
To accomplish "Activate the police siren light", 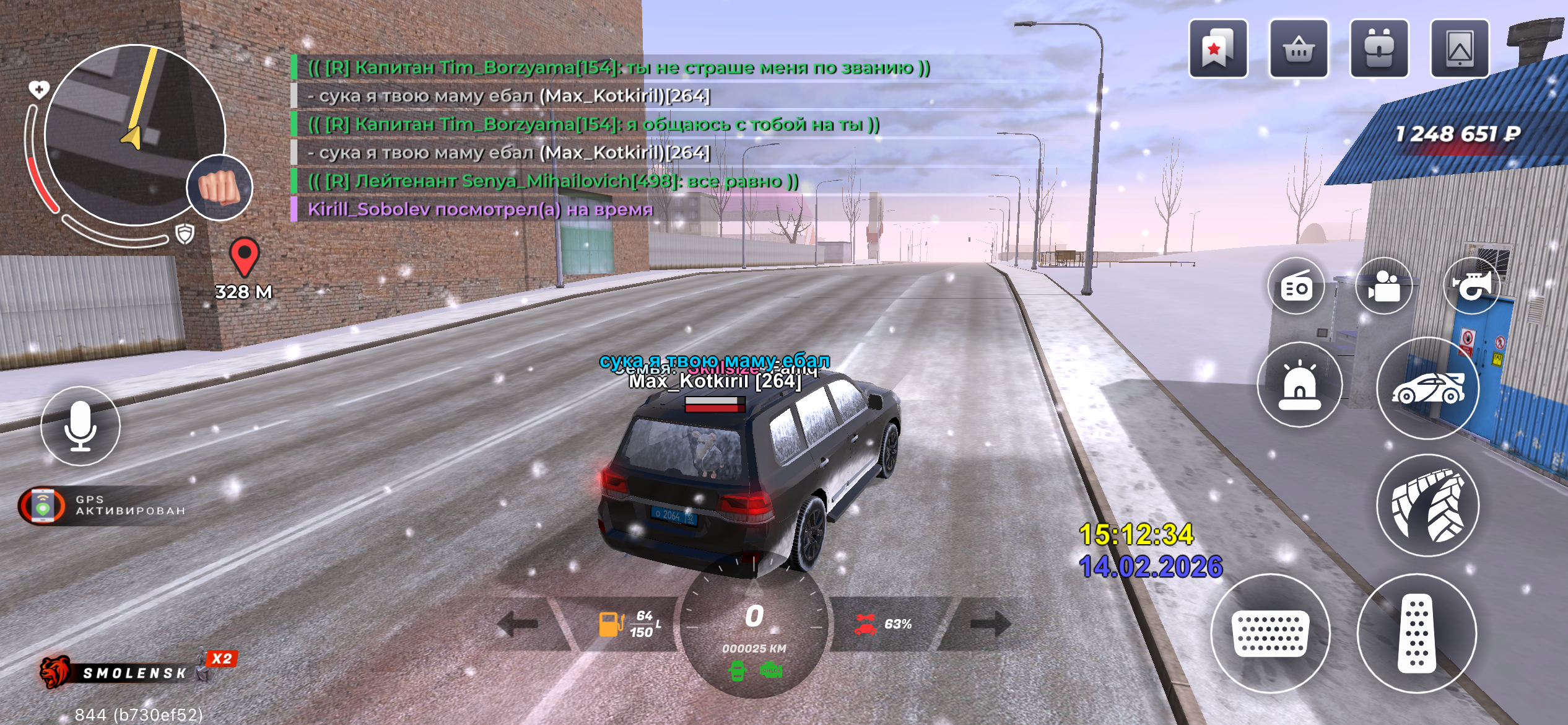I will coord(1299,385).
